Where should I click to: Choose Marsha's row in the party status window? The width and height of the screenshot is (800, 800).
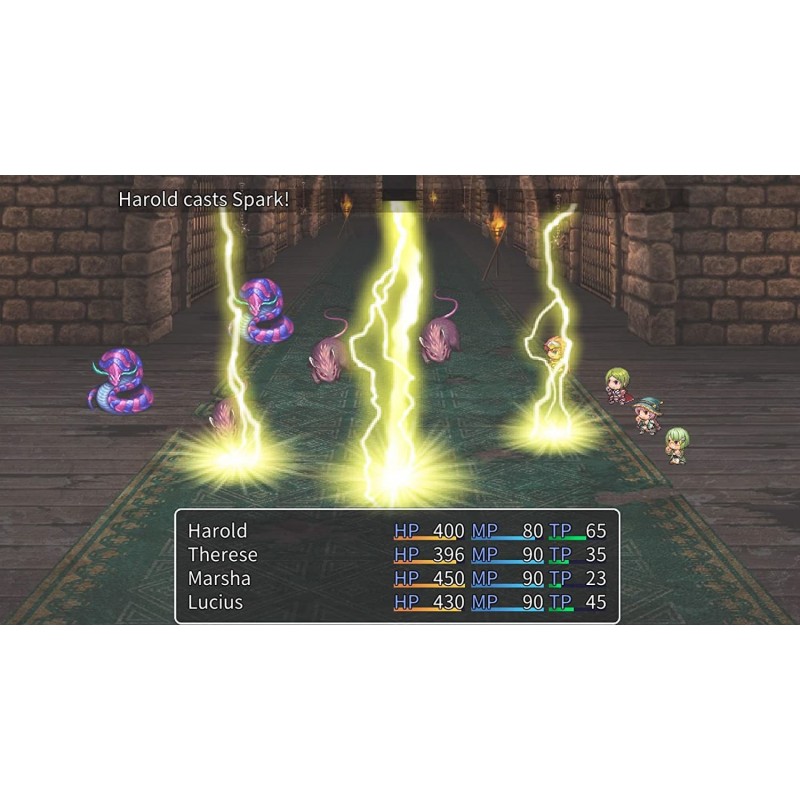tap(396, 579)
